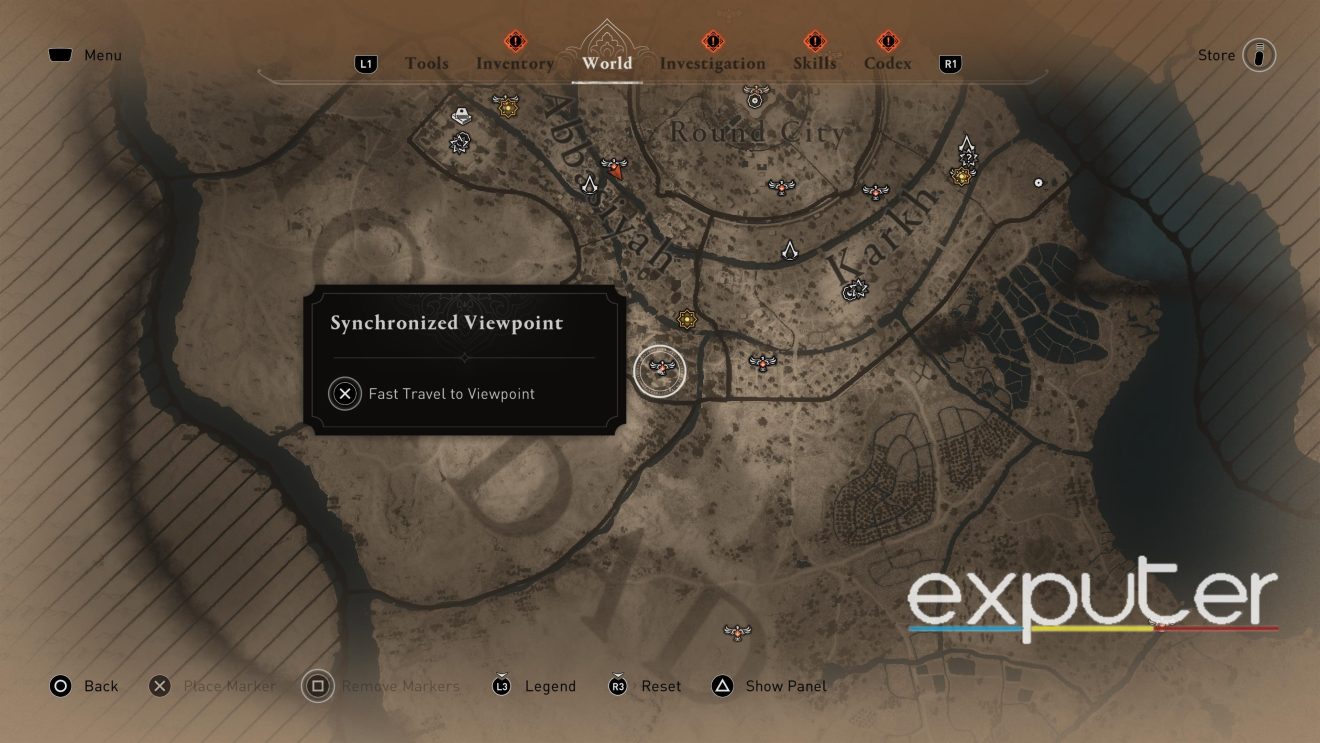
Task: Select the circled Synchronized Viewpoint icon
Action: 661,369
